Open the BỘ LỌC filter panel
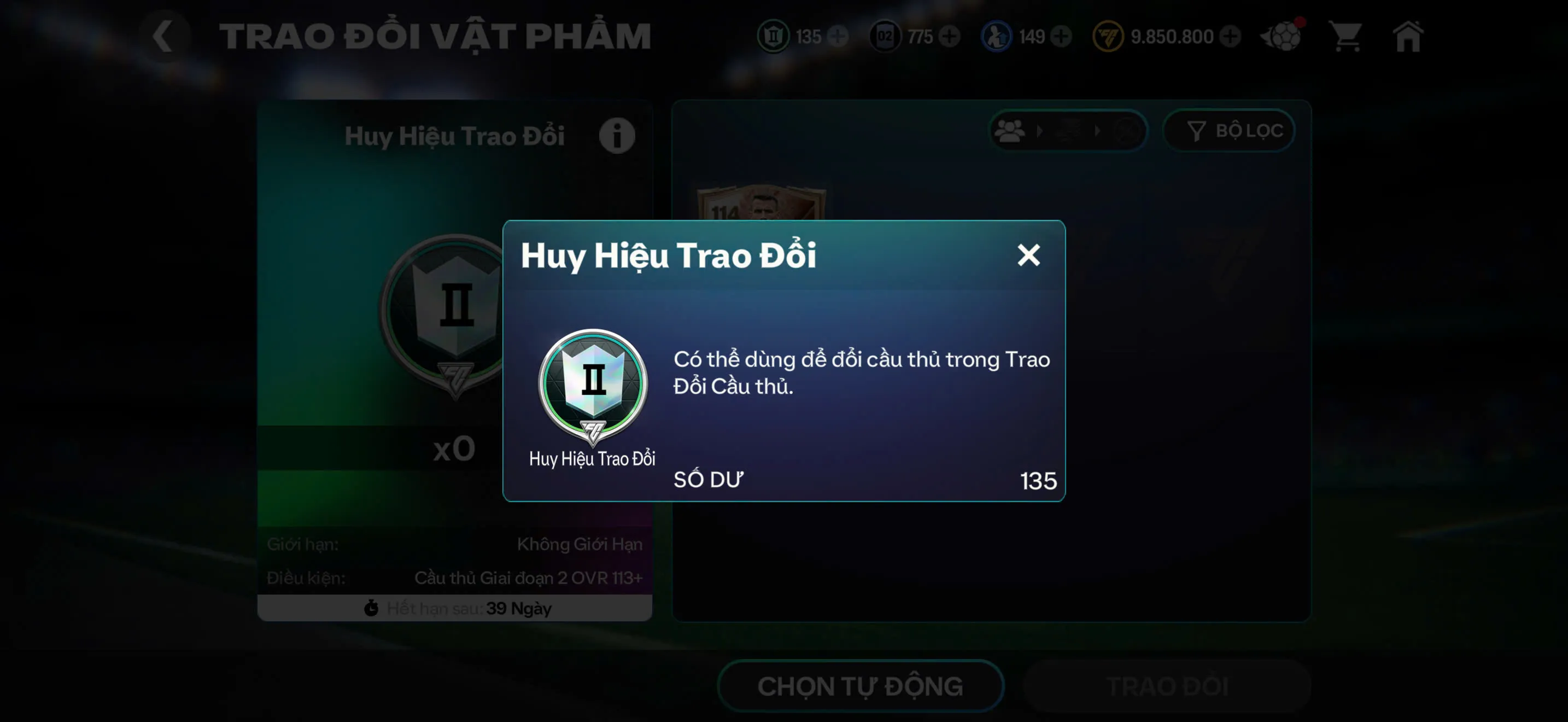 pos(1229,130)
